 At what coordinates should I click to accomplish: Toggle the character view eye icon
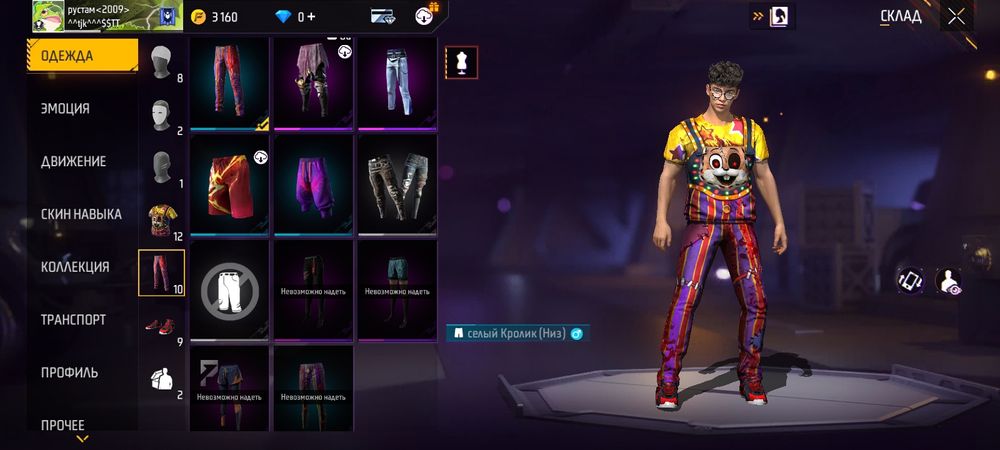click(x=947, y=282)
